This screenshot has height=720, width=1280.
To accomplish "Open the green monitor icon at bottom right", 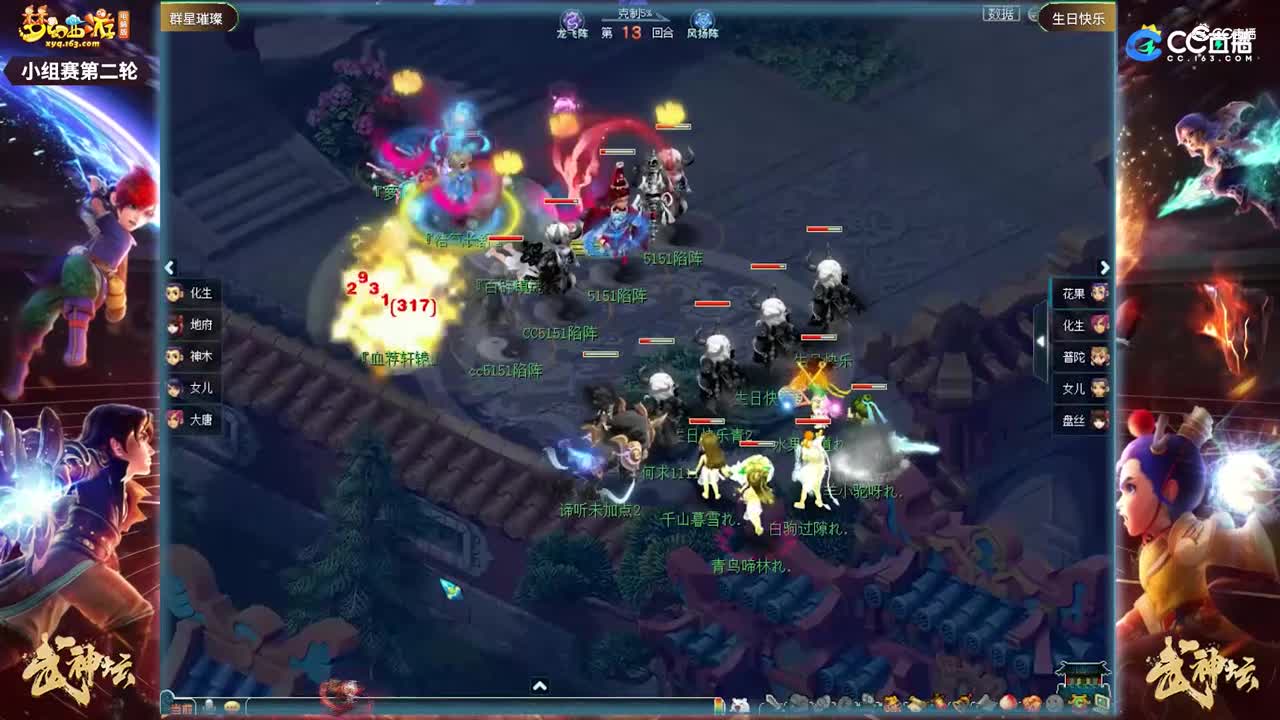I will click(1104, 701).
